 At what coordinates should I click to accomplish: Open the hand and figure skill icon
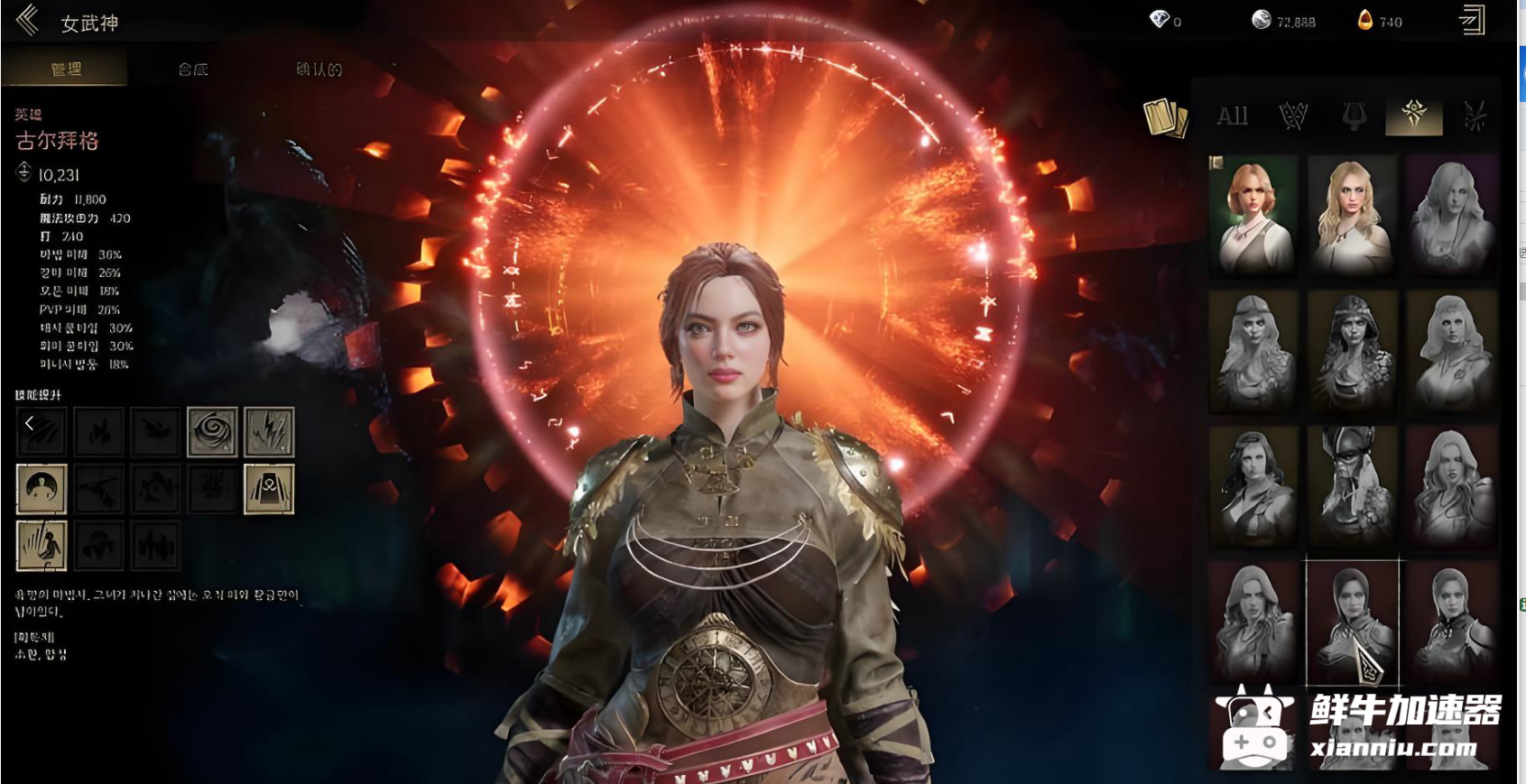point(42,546)
